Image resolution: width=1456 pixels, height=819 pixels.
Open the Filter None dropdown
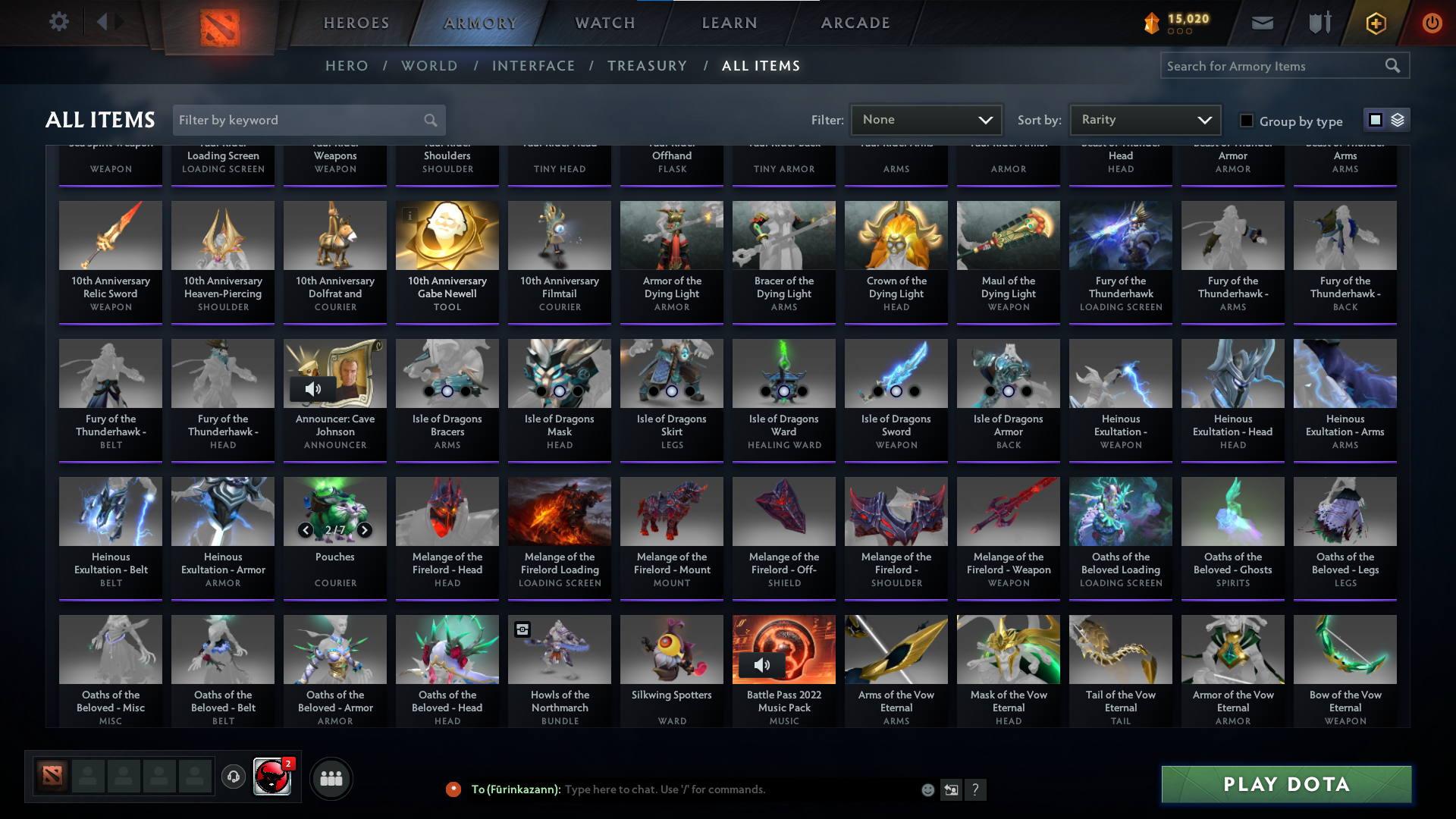[925, 120]
